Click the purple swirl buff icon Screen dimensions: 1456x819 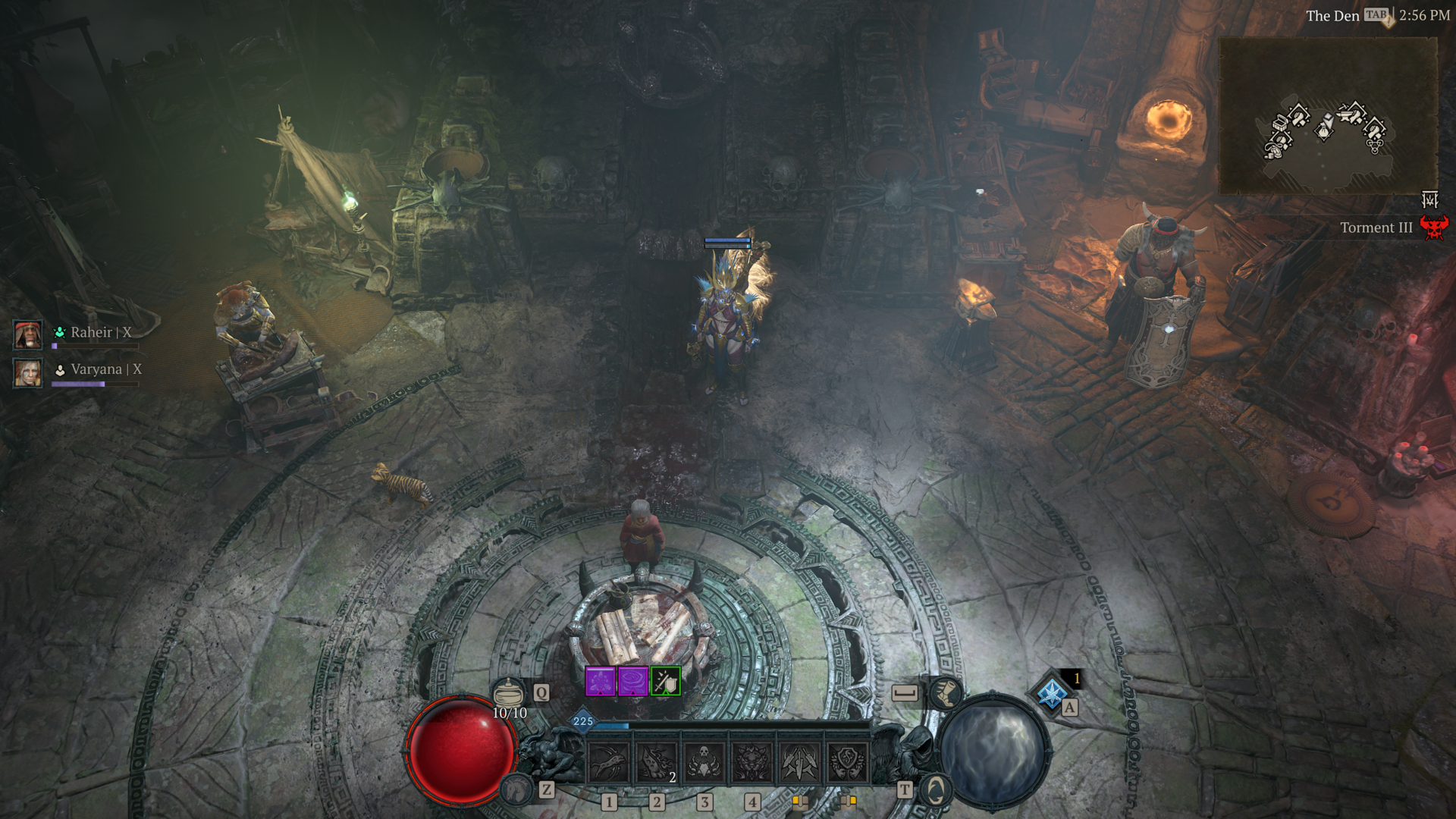[632, 682]
